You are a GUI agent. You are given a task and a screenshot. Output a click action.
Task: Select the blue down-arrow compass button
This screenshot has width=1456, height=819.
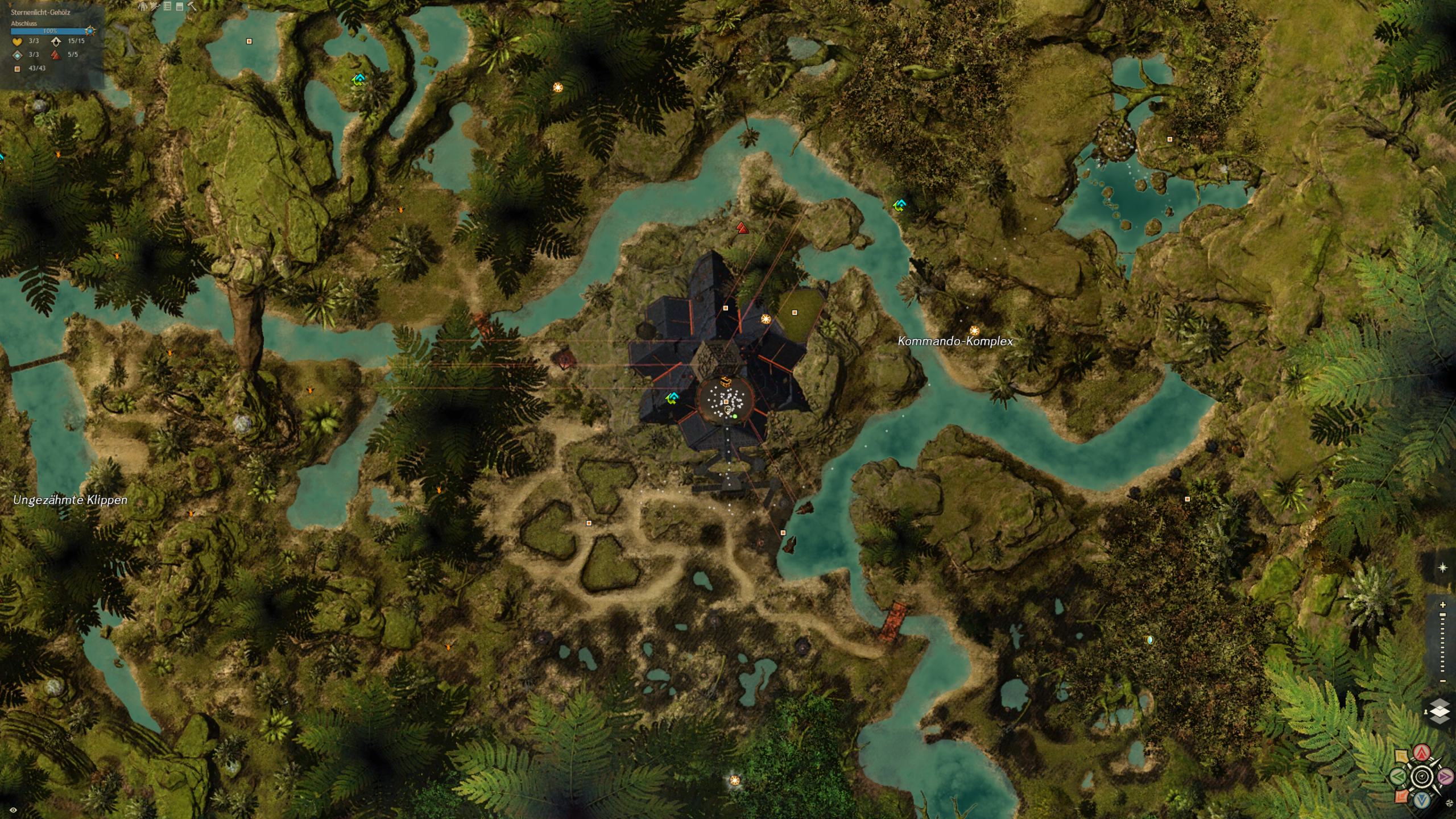pyautogui.click(x=1422, y=800)
